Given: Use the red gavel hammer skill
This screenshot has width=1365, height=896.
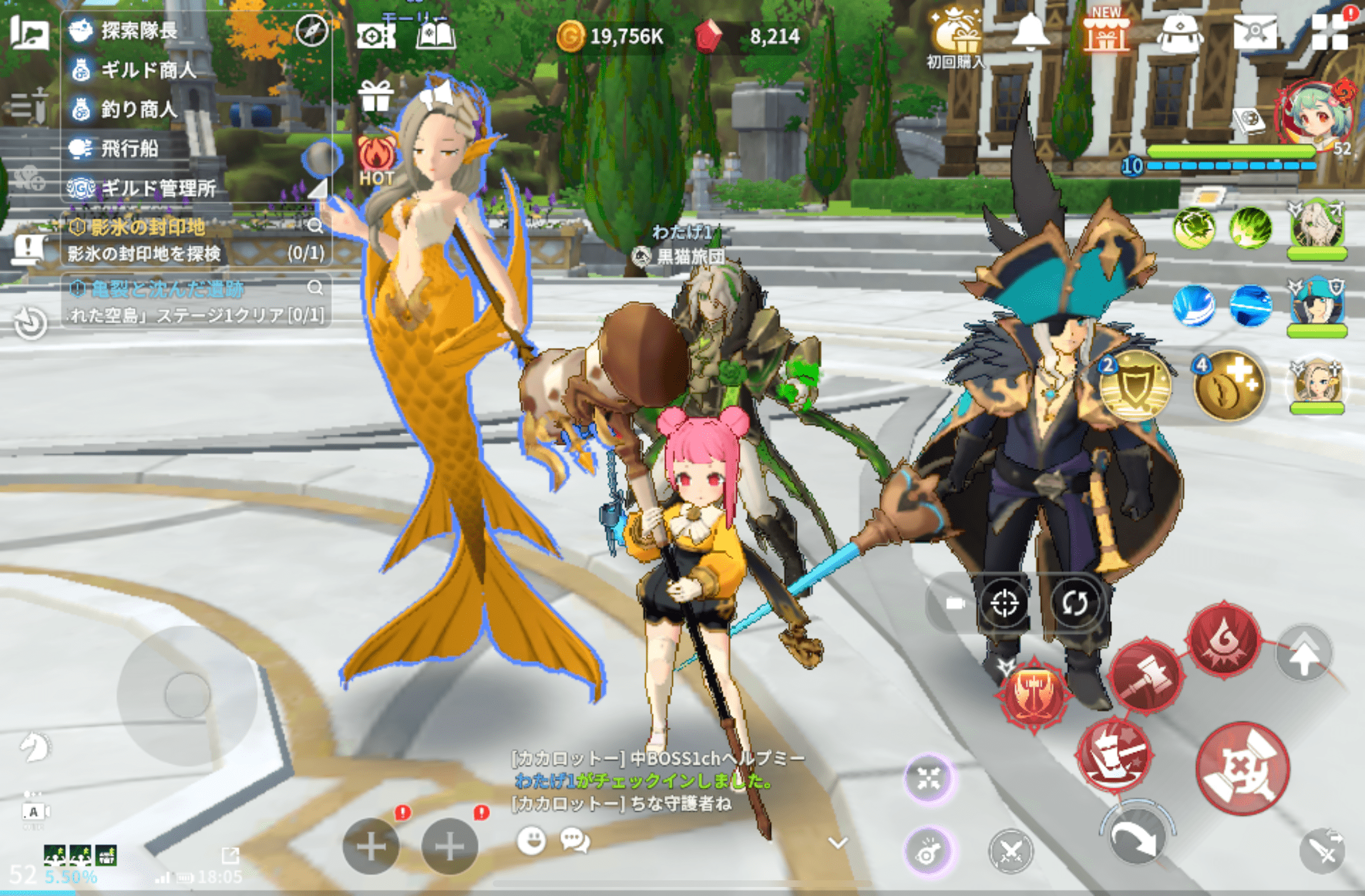Looking at the screenshot, I should tap(1145, 676).
